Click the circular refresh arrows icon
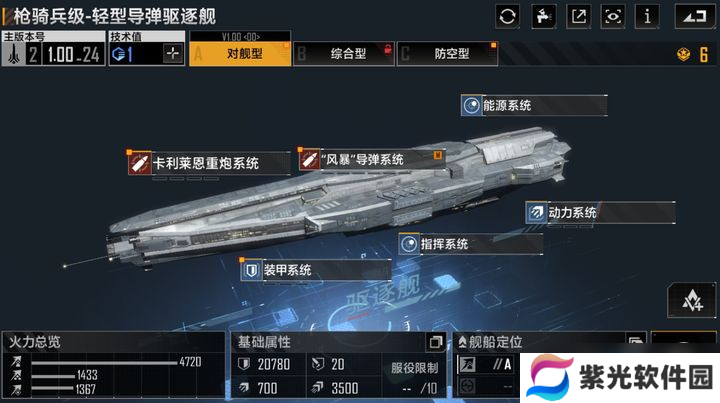The height and width of the screenshot is (403, 720). click(x=508, y=15)
